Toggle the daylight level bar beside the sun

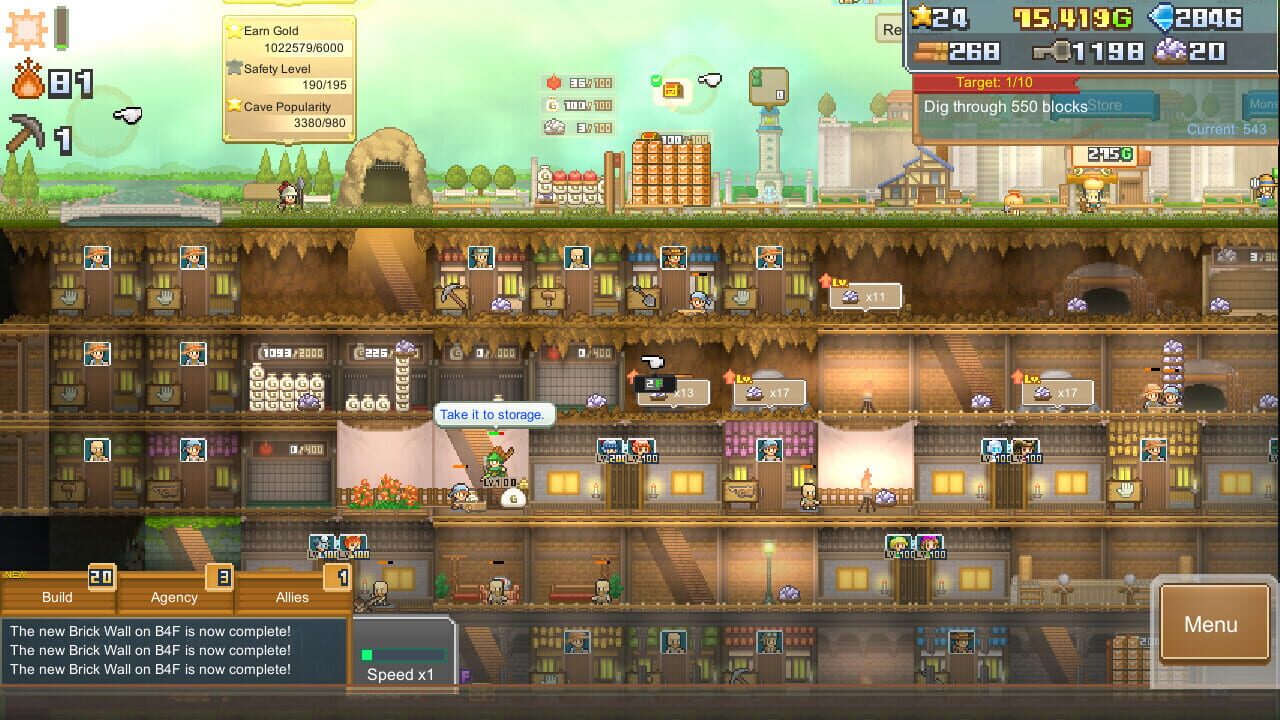(x=62, y=27)
